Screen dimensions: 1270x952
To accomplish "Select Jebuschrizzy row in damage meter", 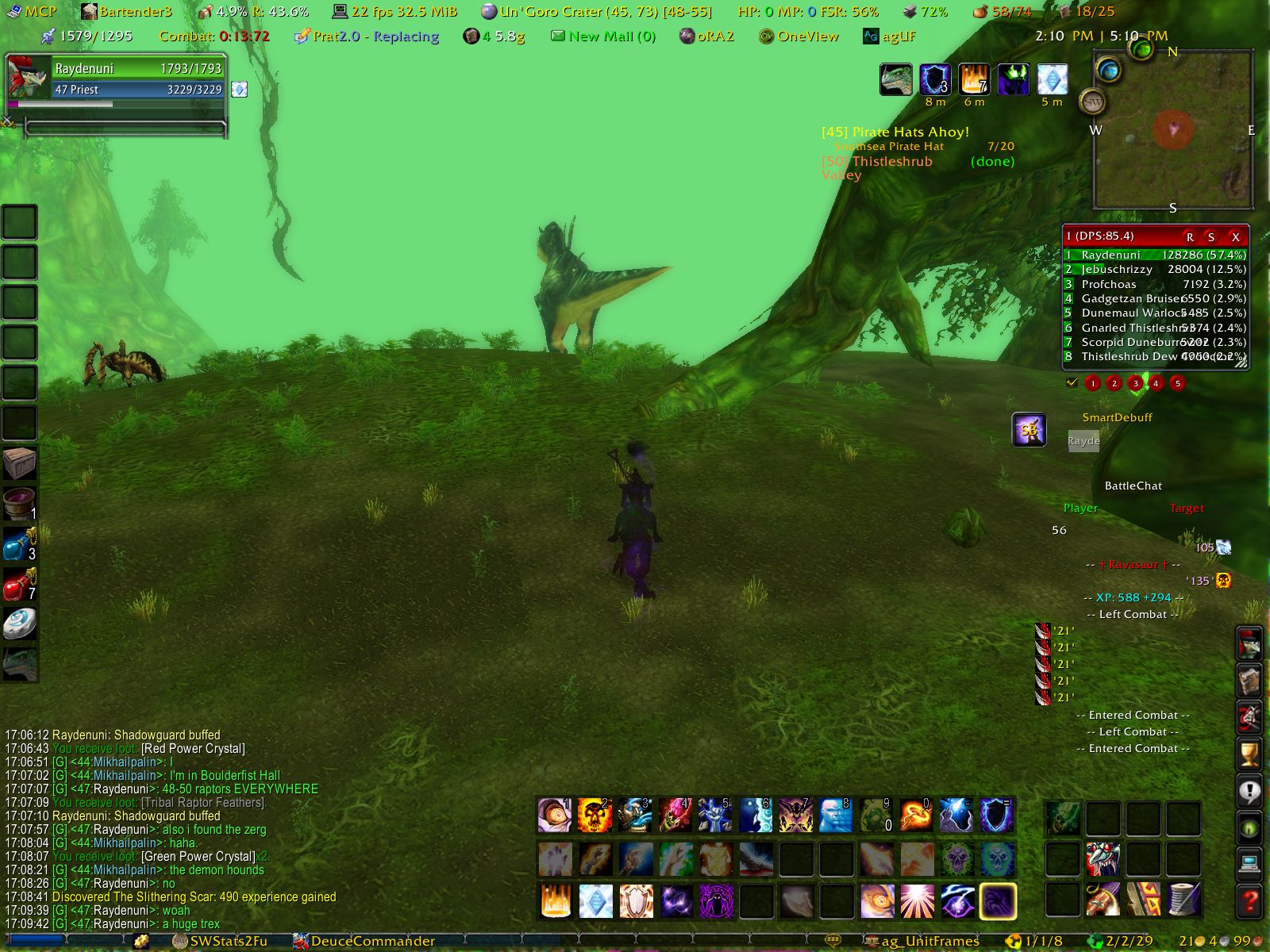I will [1156, 270].
